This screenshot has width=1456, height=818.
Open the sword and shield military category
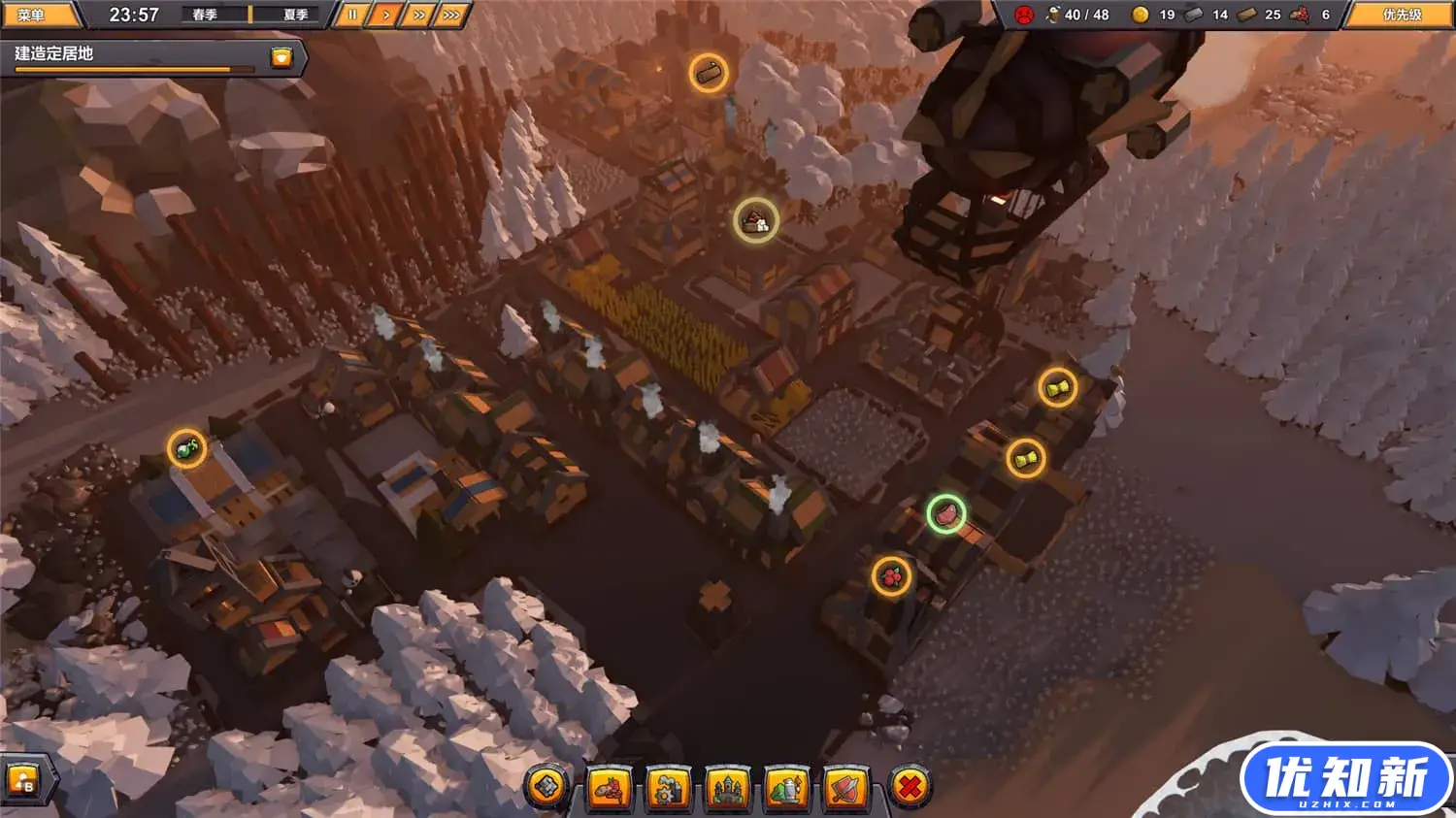point(846,787)
